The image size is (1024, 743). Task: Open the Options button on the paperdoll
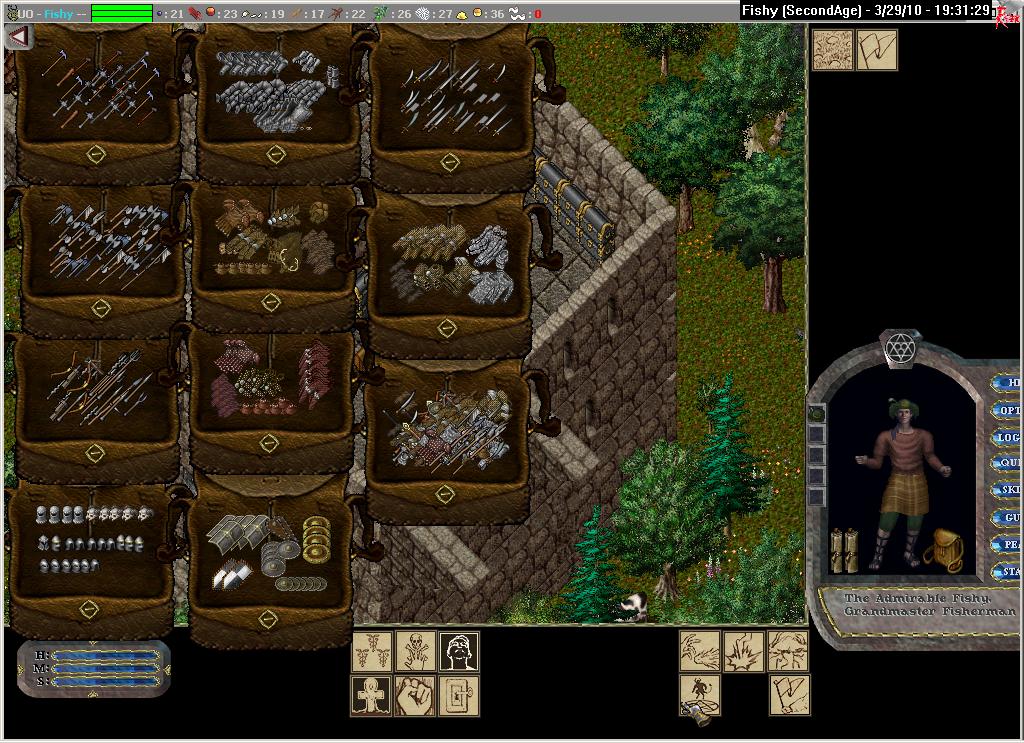pos(1007,410)
